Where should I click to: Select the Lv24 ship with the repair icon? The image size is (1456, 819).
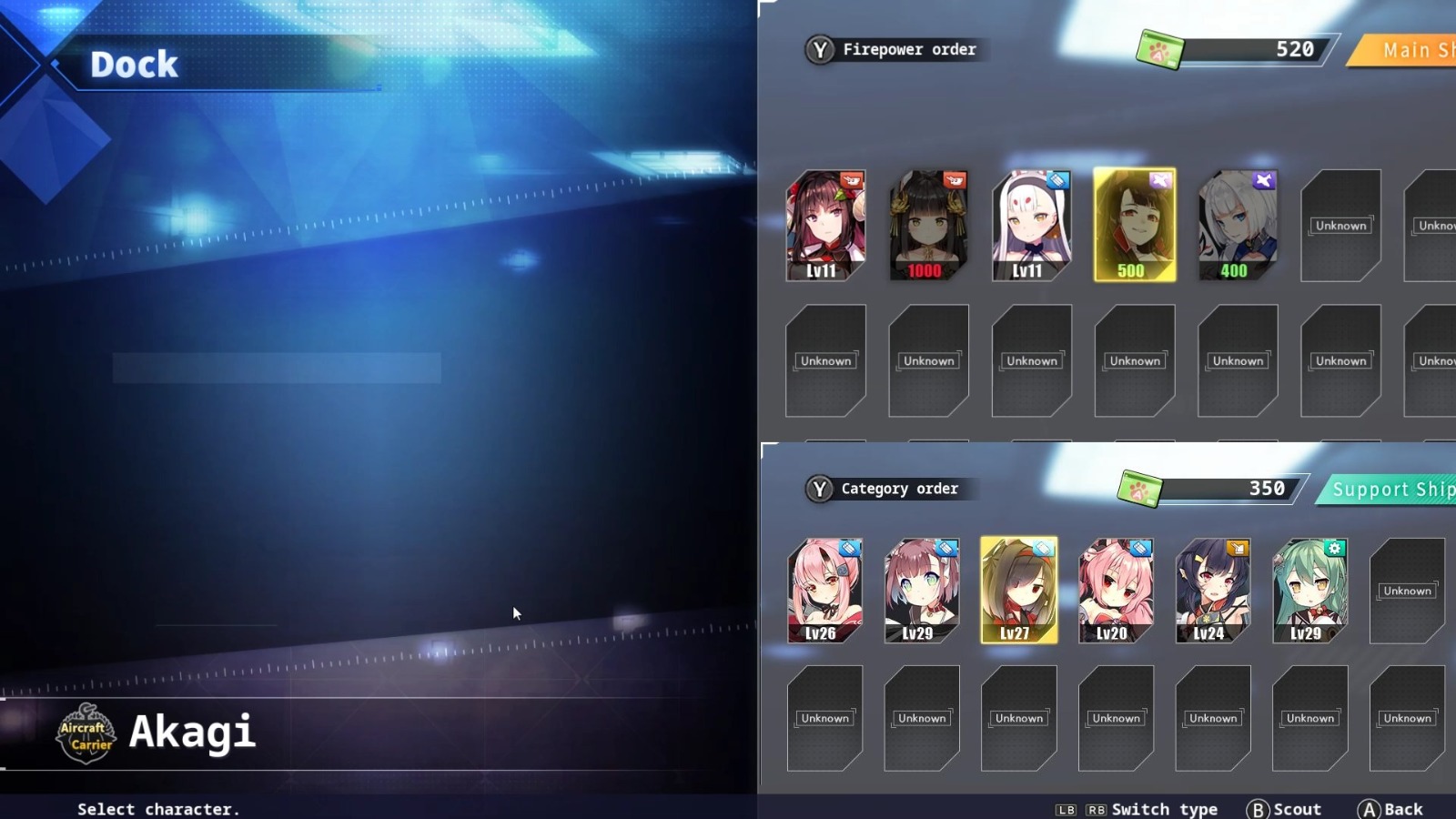1212,590
